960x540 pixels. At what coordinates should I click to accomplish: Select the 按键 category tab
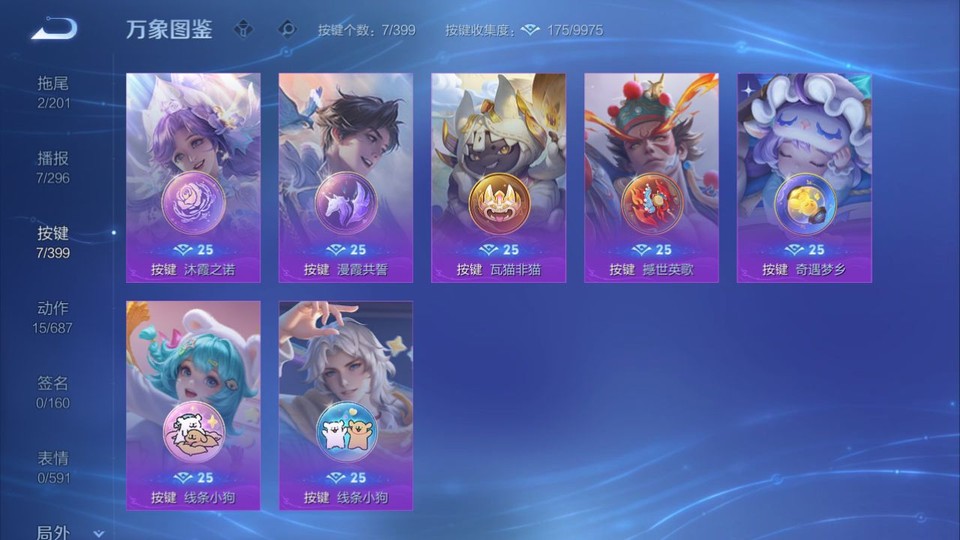pos(53,241)
